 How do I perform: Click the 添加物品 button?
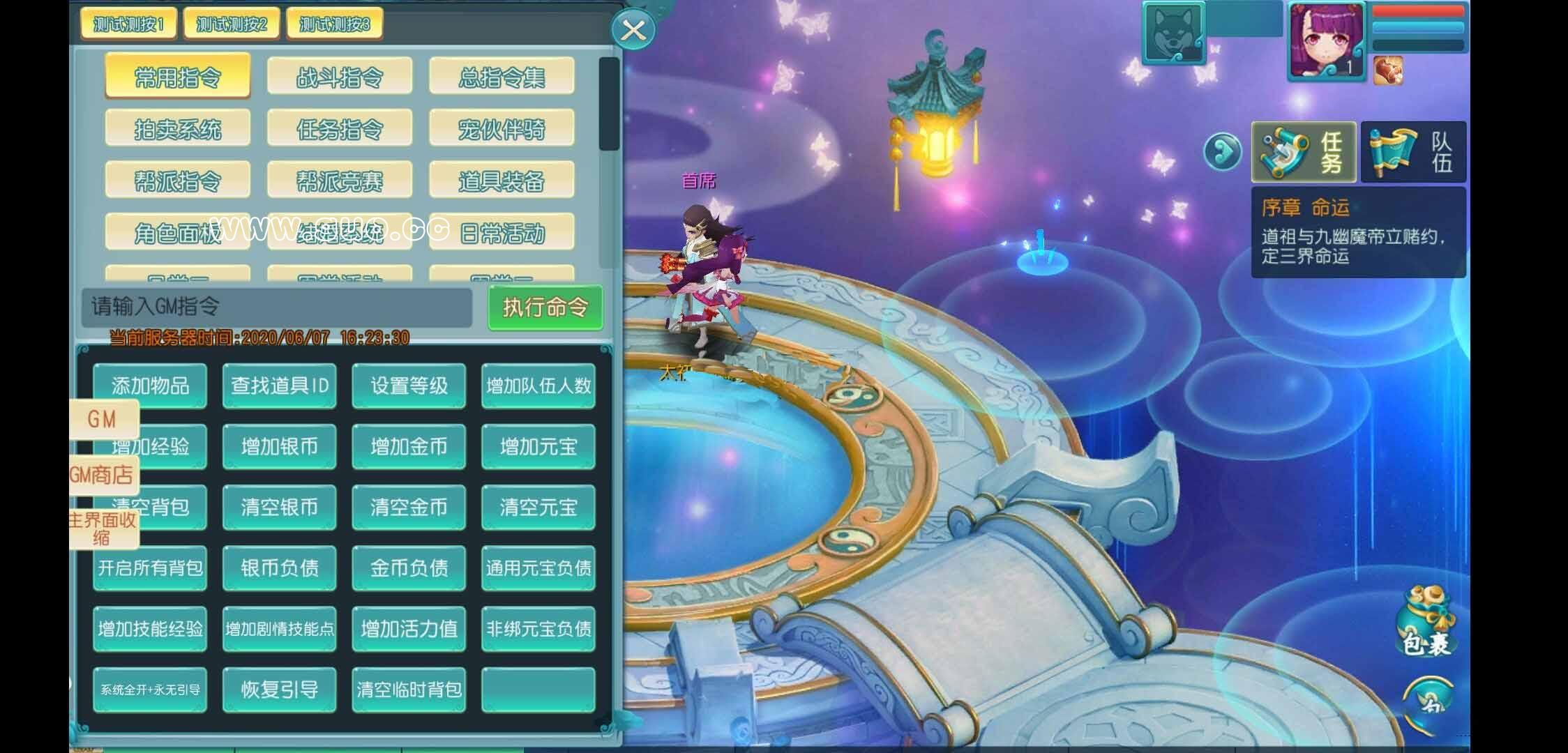pyautogui.click(x=150, y=386)
